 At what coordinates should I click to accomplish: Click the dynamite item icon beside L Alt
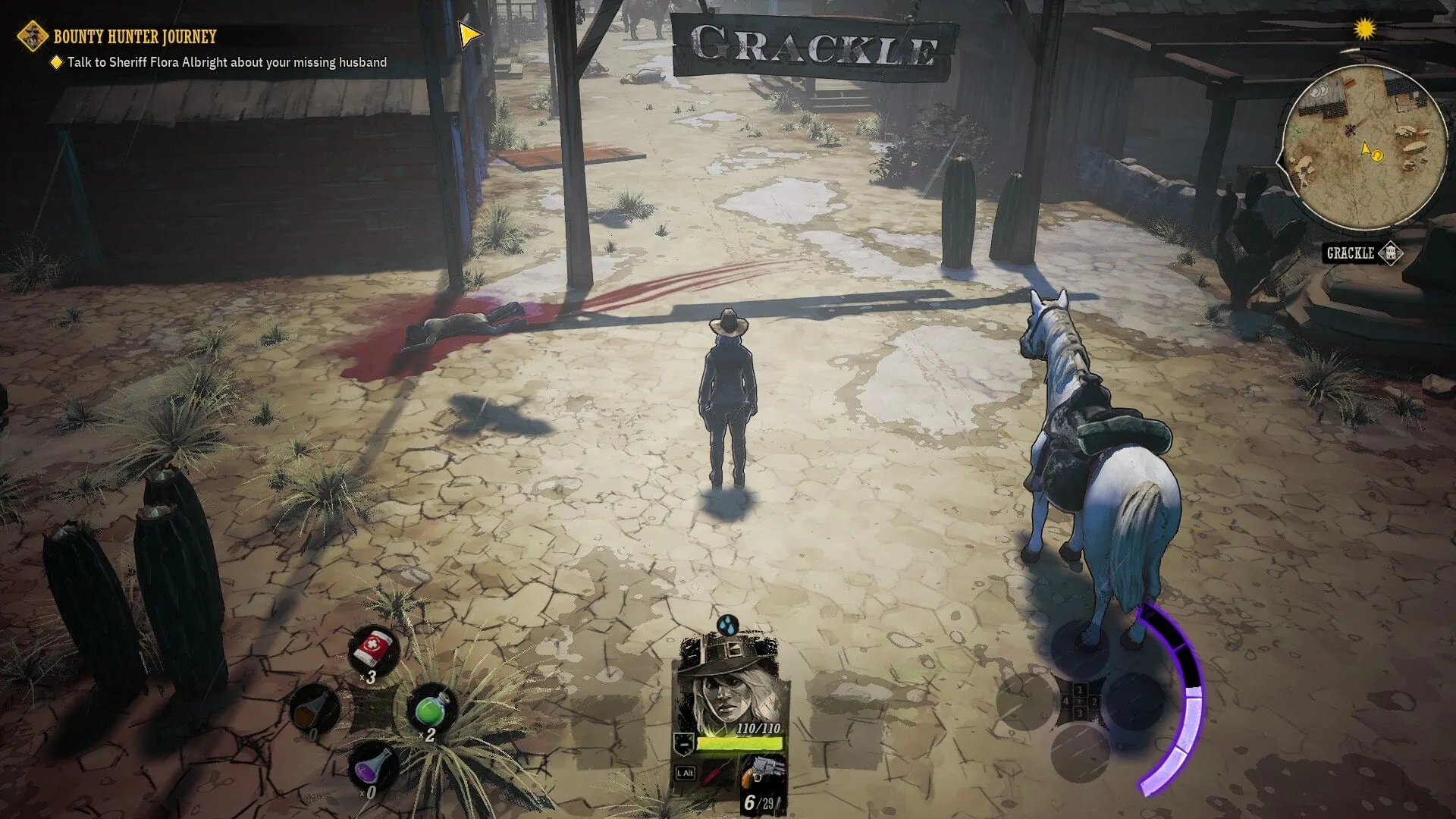[713, 775]
